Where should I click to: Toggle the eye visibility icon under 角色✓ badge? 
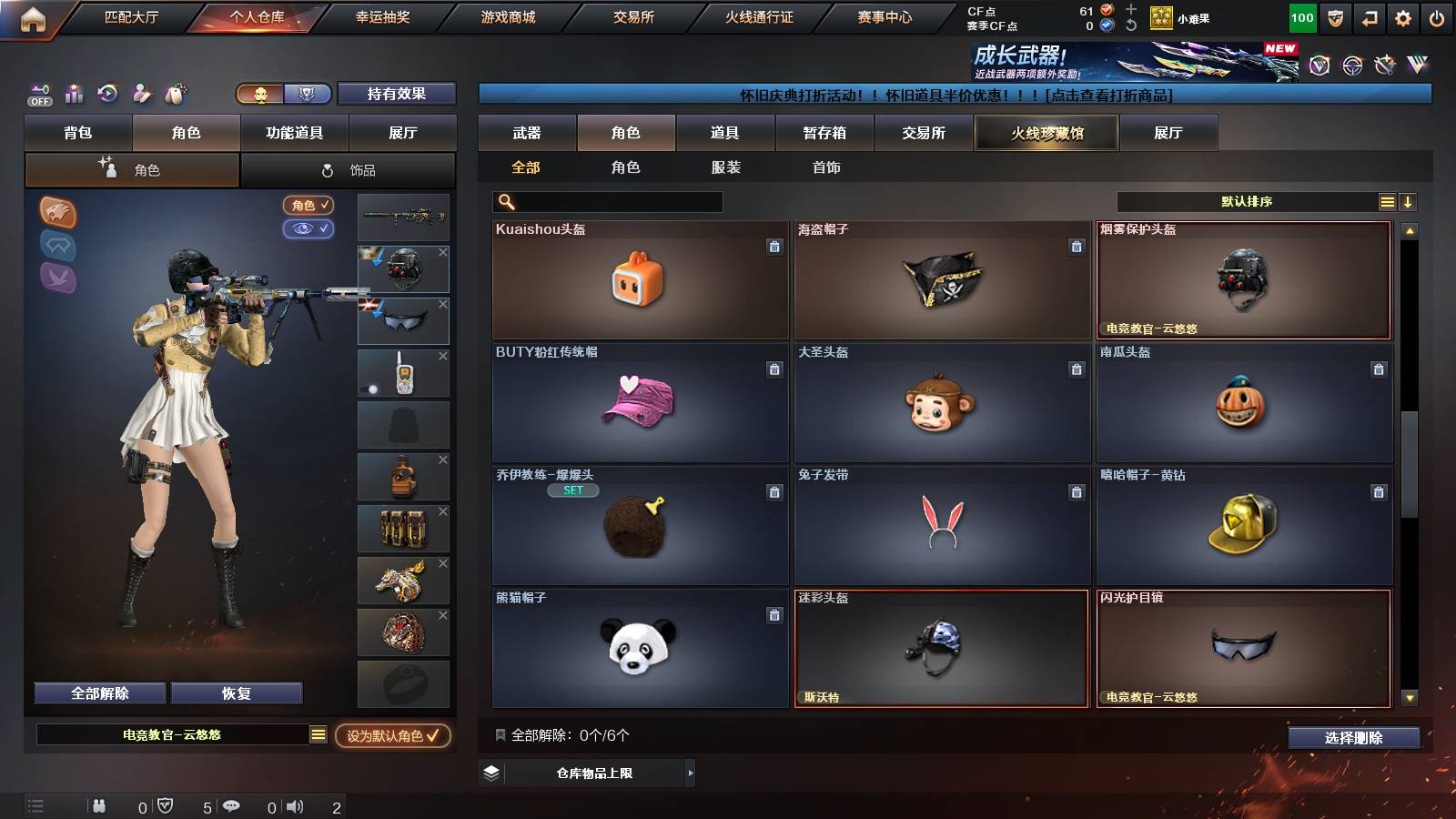309,229
